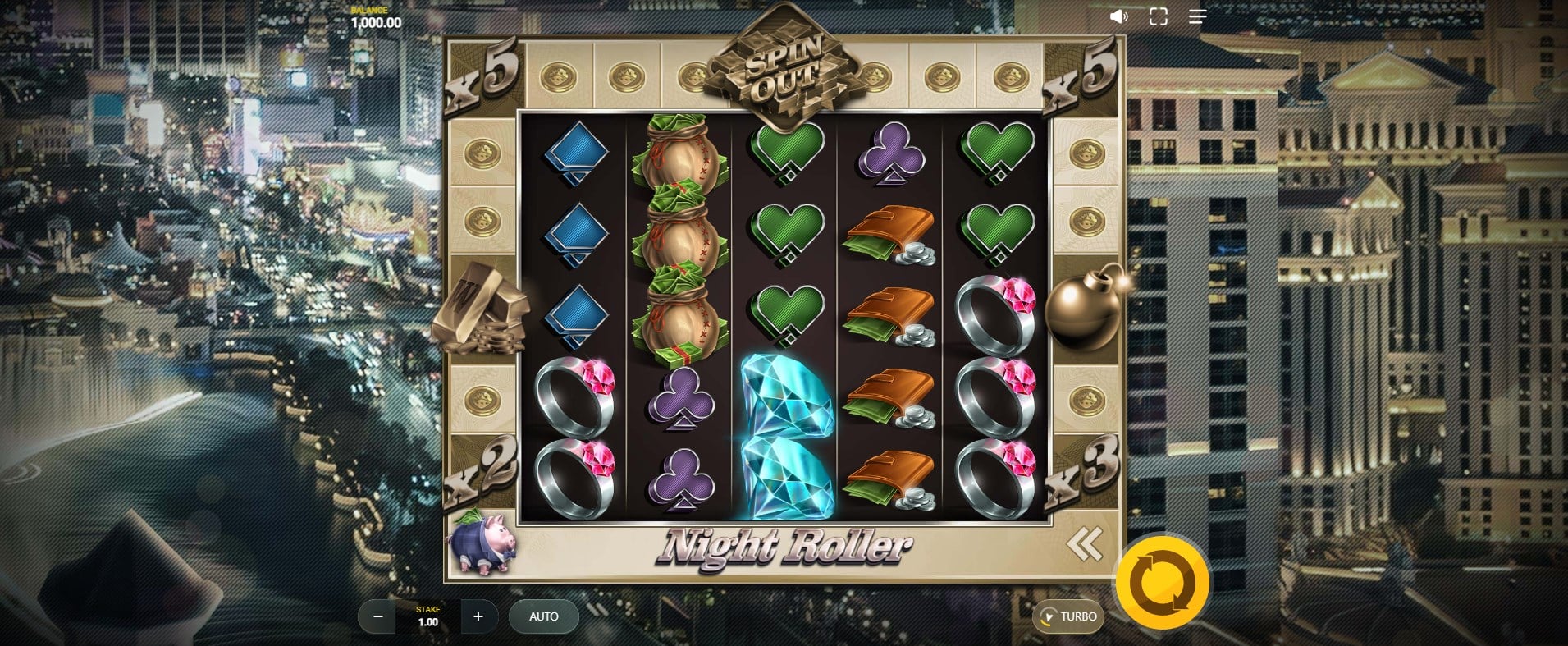This screenshot has width=1568, height=646.
Task: Enable Turbo spin mode
Action: (x=1068, y=616)
